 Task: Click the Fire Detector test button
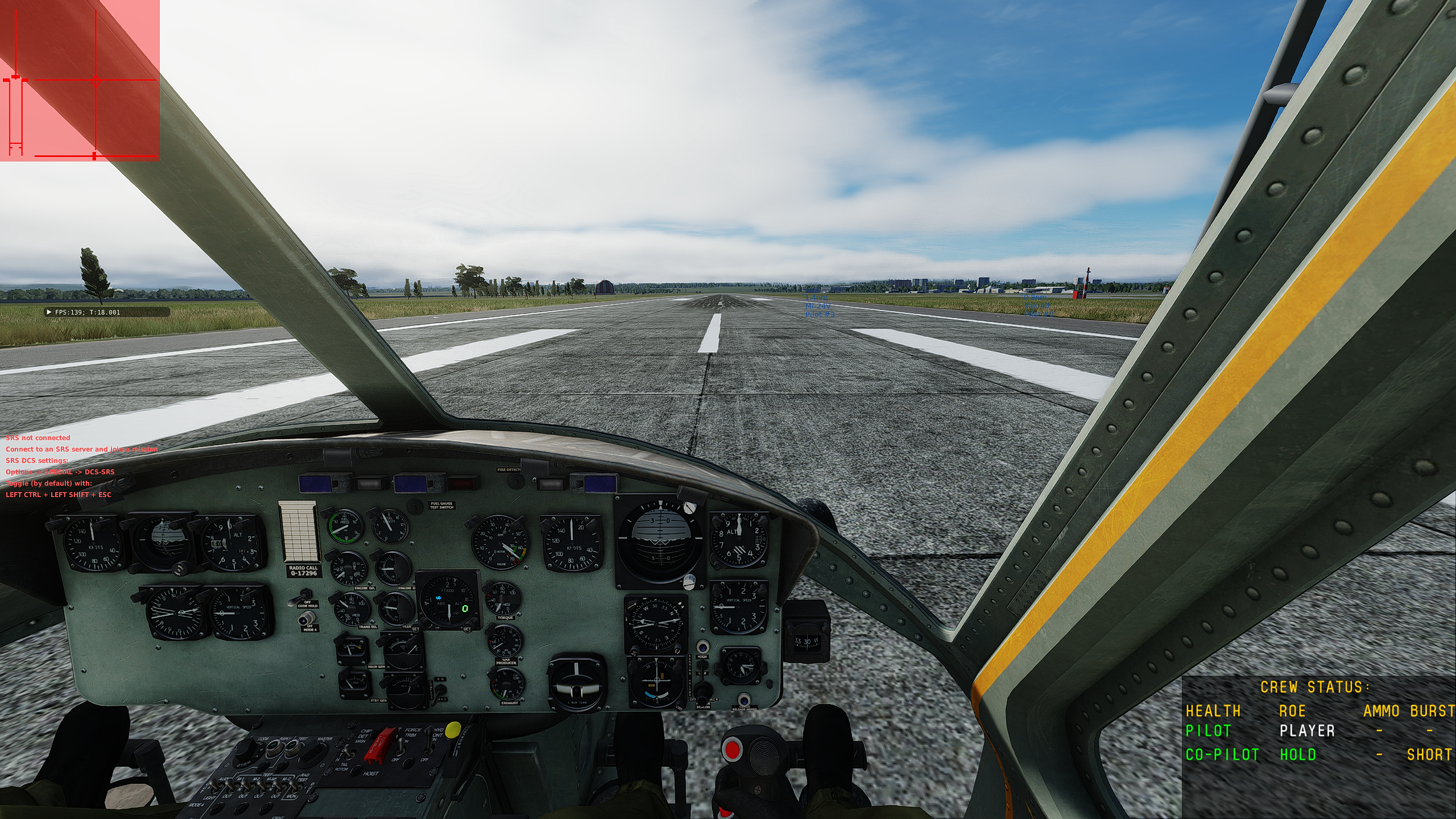[x=516, y=481]
